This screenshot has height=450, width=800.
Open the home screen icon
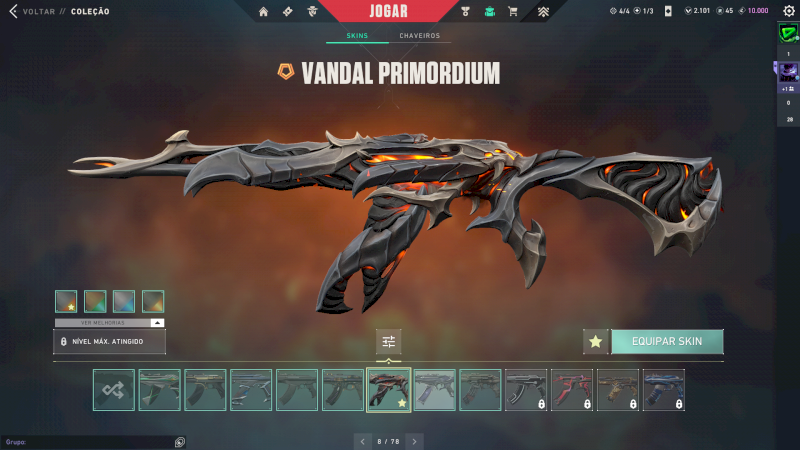click(x=263, y=12)
